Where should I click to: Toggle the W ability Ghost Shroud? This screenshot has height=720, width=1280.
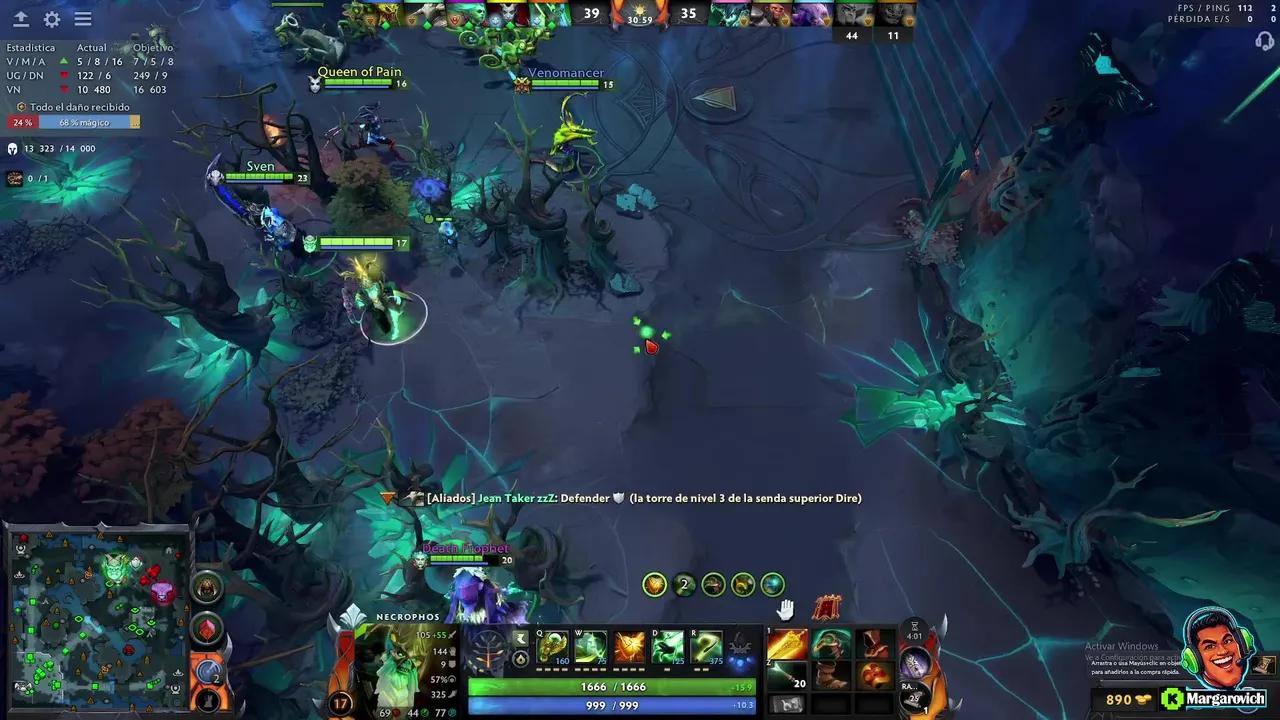tap(591, 646)
